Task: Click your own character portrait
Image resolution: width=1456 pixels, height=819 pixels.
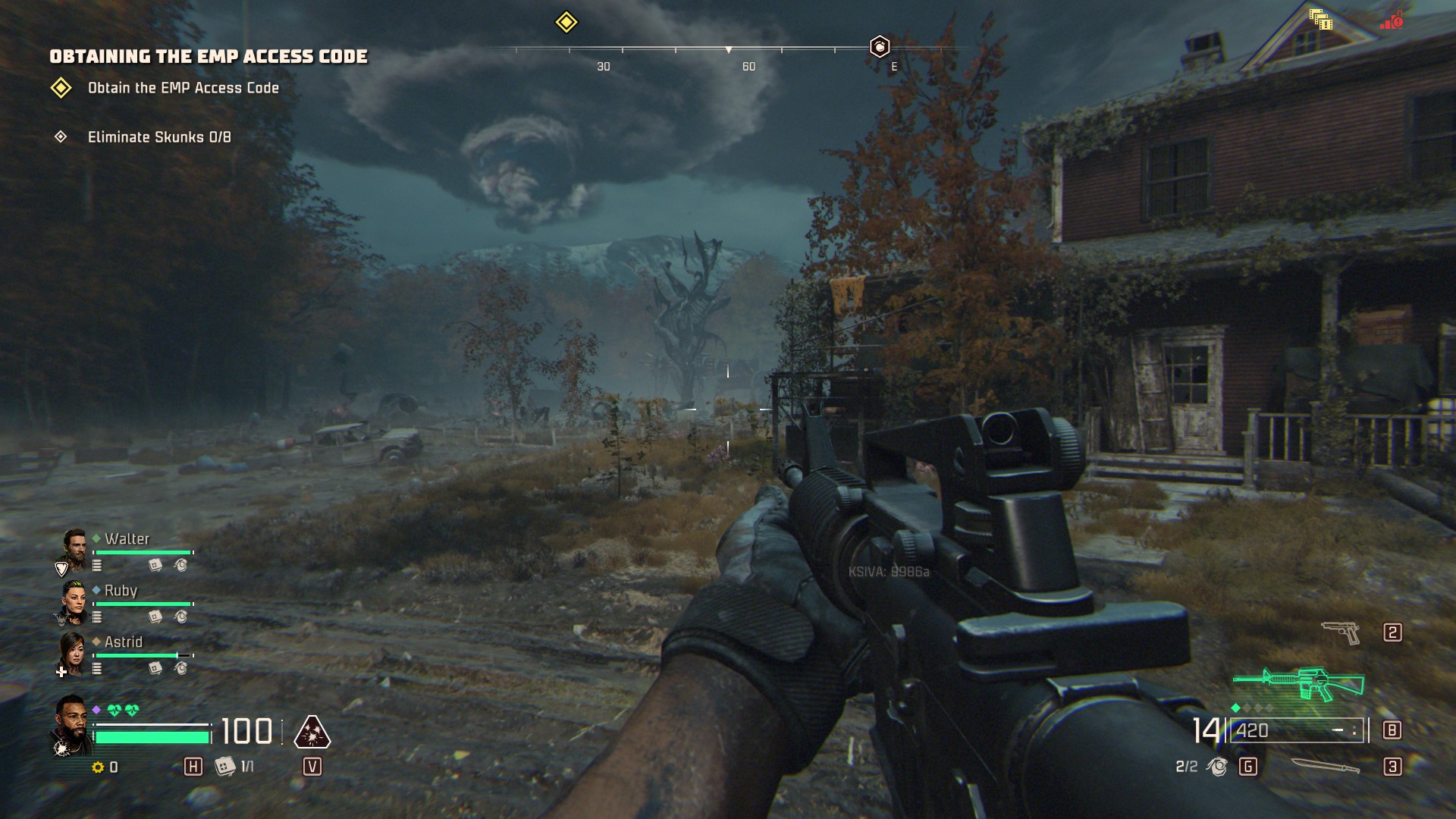Action: [x=71, y=724]
